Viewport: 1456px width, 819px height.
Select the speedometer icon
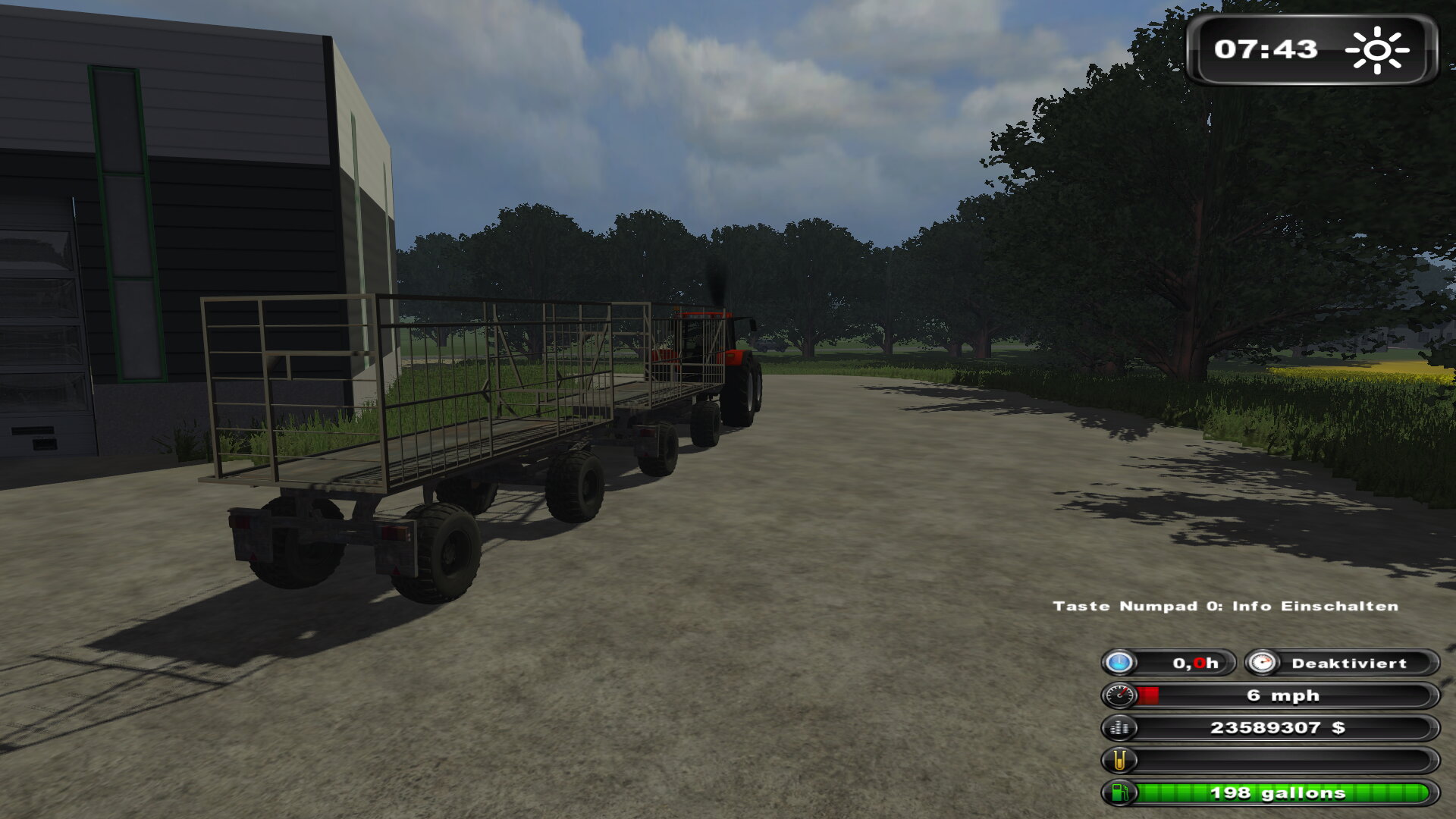click(x=1119, y=695)
